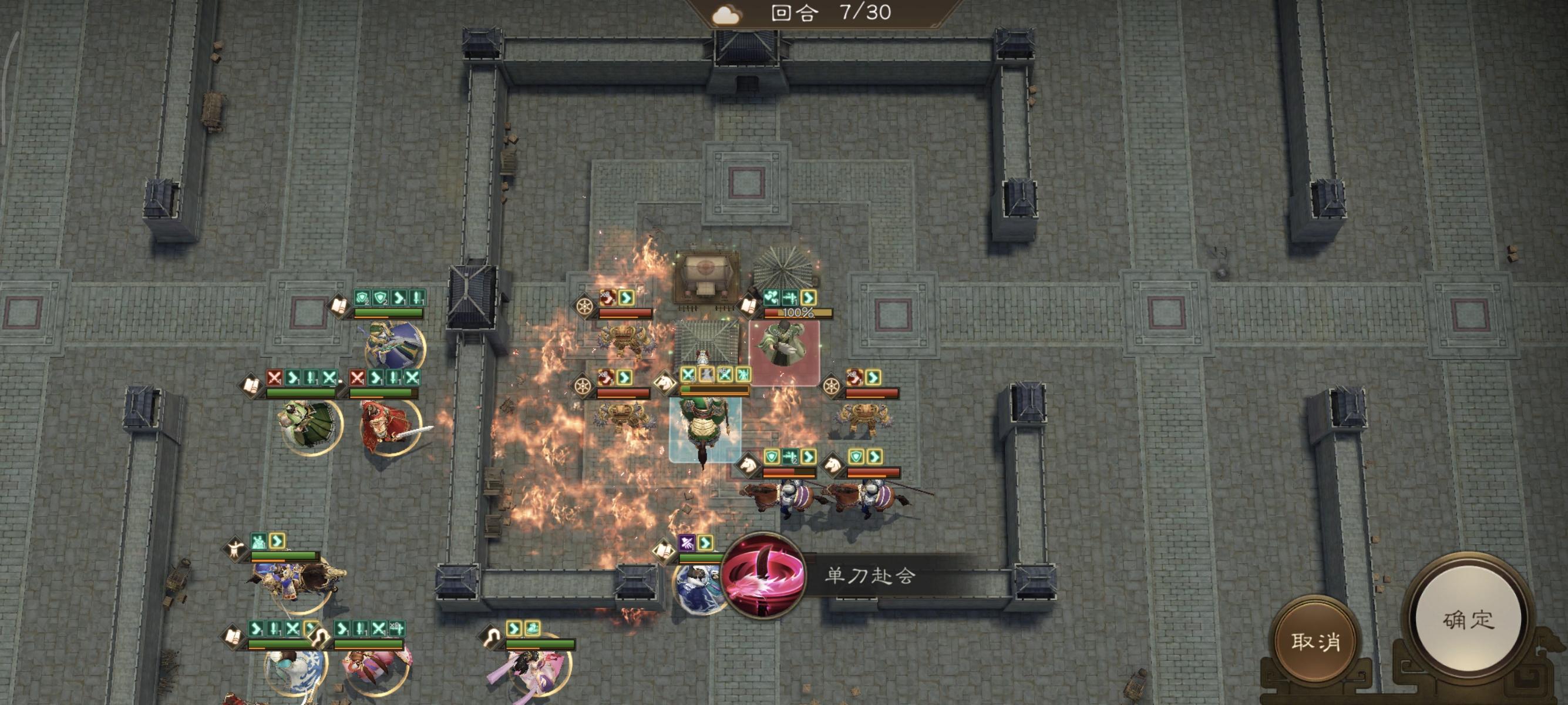This screenshot has height=705, width=1568.
Task: Click the 100% charge progress bar
Action: [x=798, y=314]
